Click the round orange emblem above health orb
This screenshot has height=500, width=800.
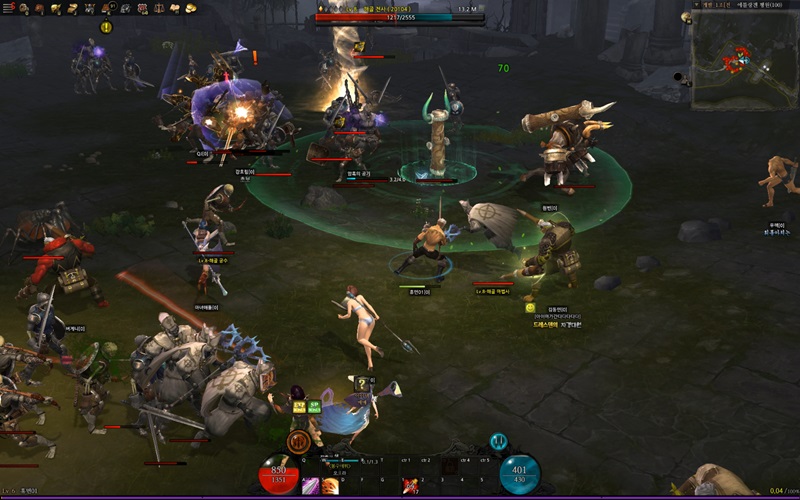coord(297,441)
